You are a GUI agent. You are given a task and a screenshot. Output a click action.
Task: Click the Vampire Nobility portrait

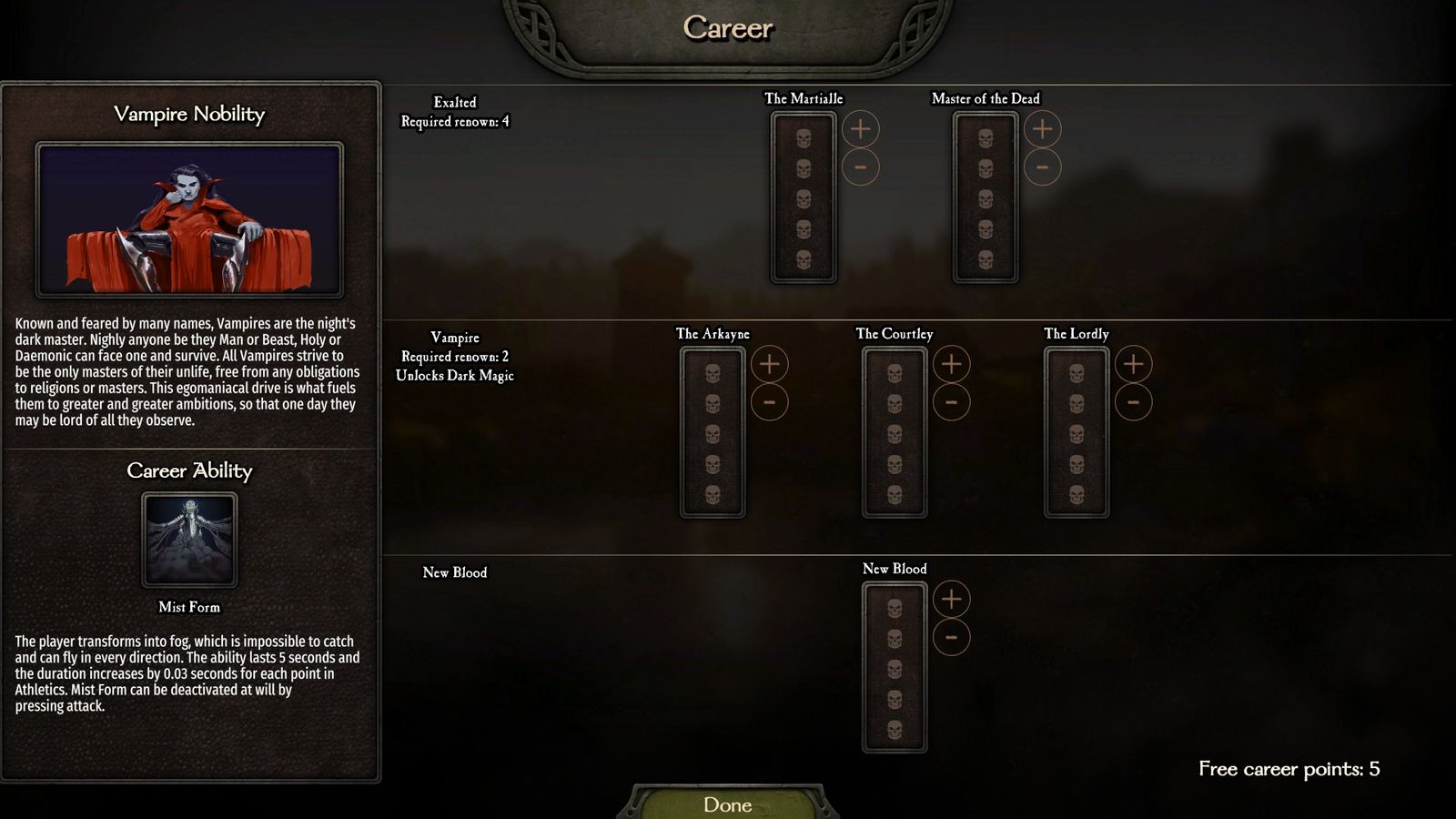189,219
